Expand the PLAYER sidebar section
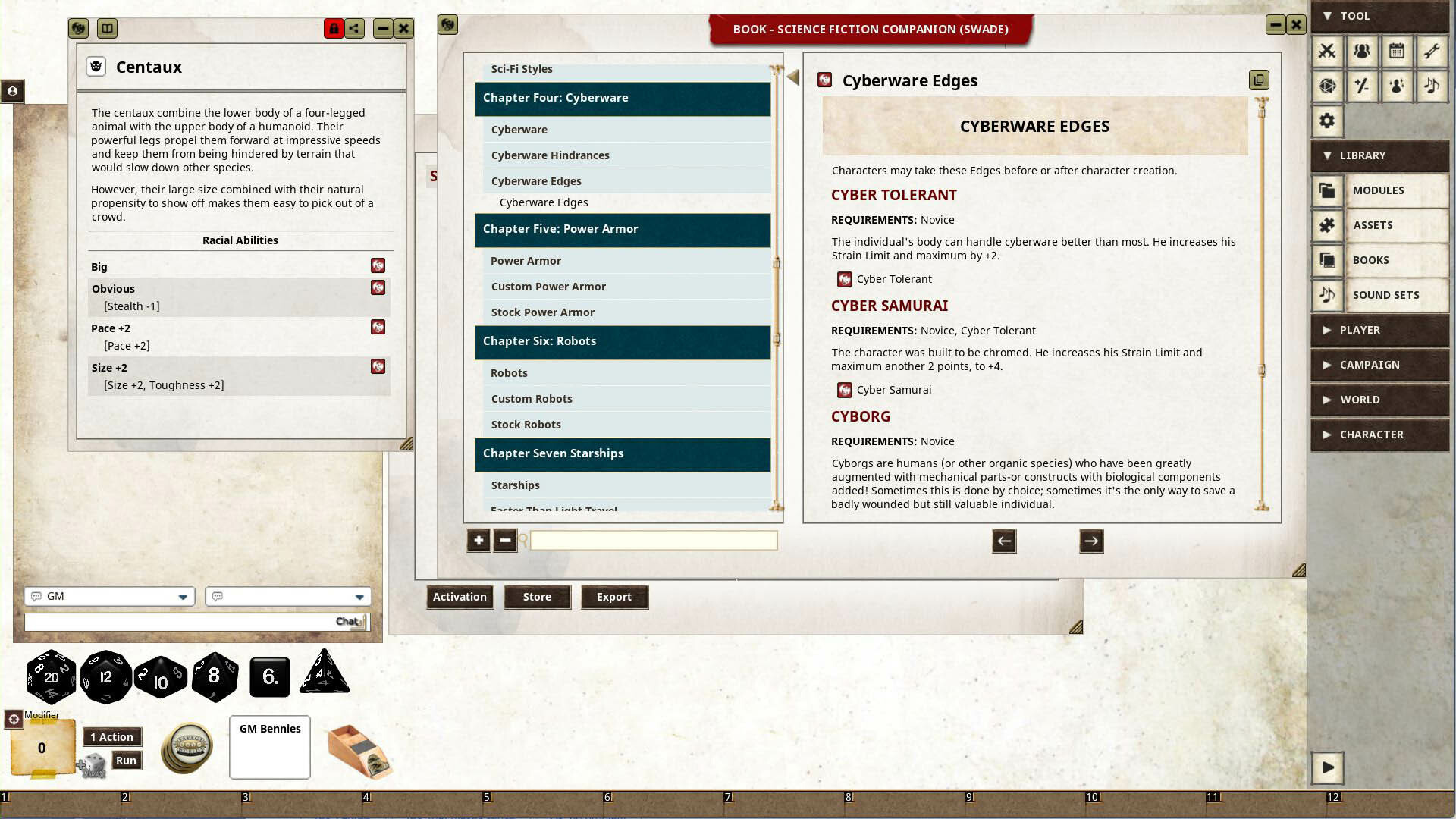This screenshot has height=819, width=1456. pos(1379,330)
